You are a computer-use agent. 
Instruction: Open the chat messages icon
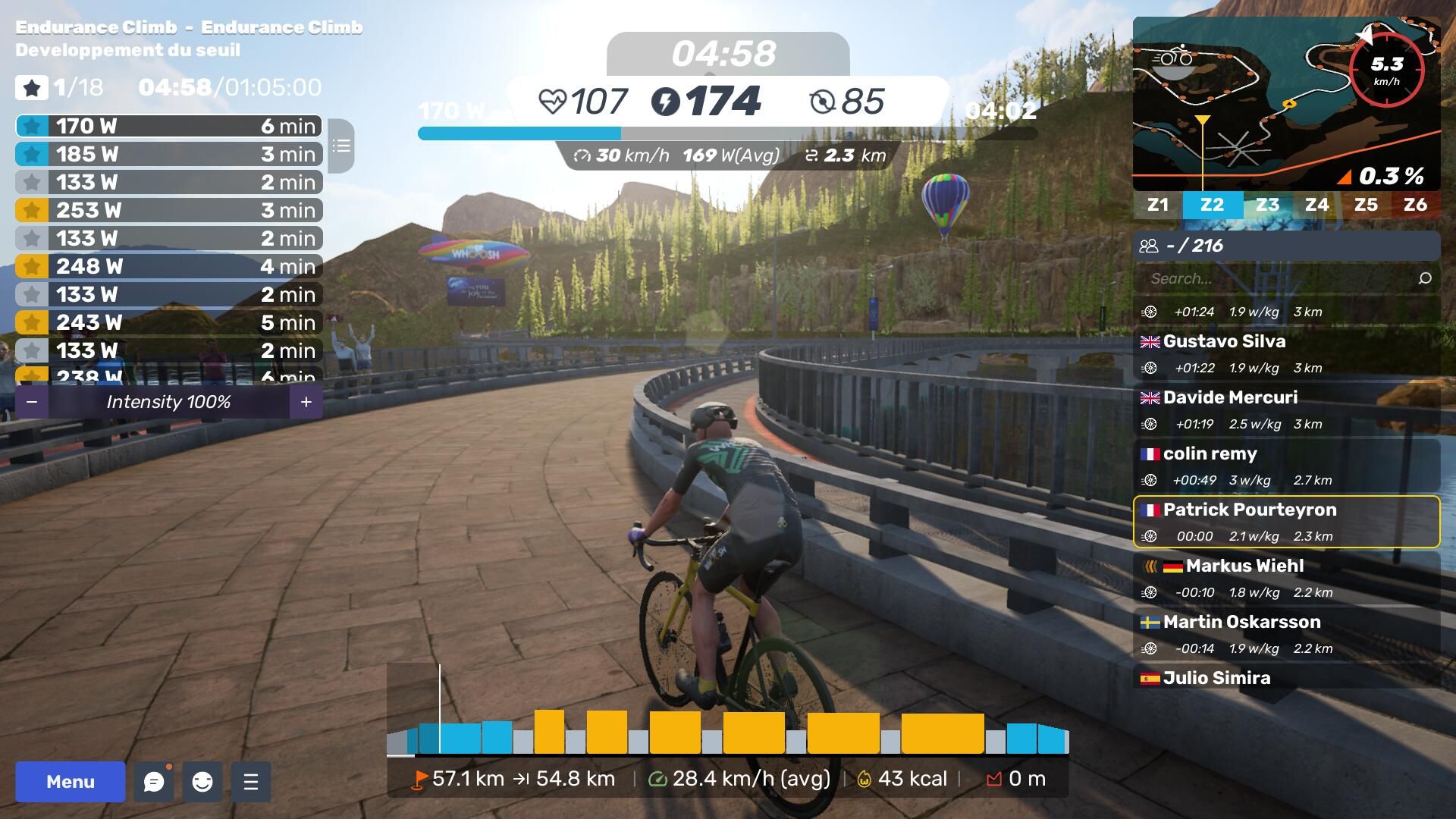click(154, 782)
